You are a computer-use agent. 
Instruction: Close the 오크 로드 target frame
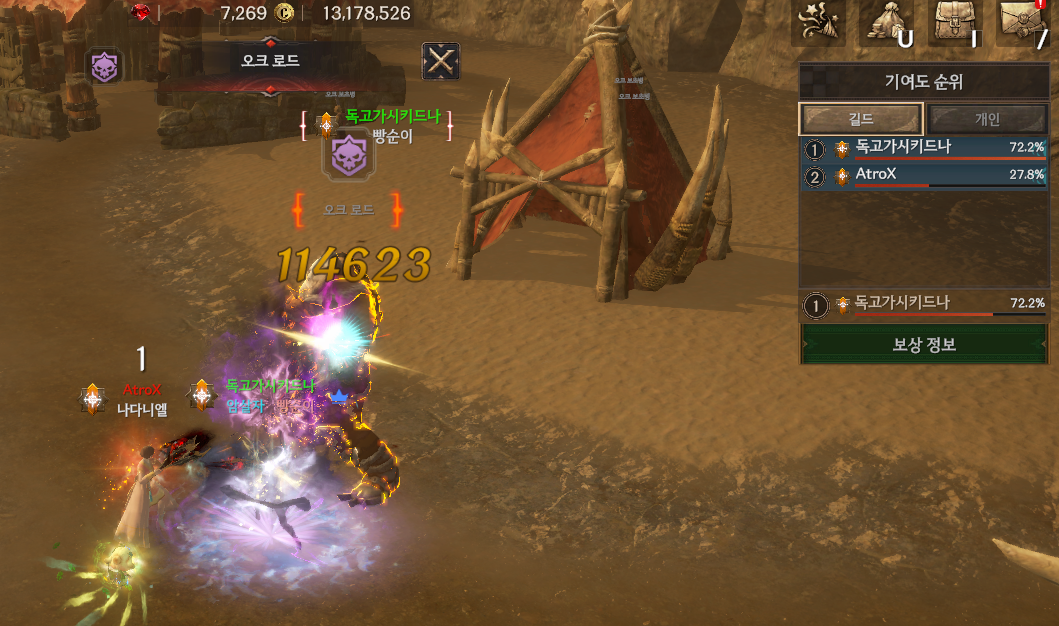click(x=440, y=62)
